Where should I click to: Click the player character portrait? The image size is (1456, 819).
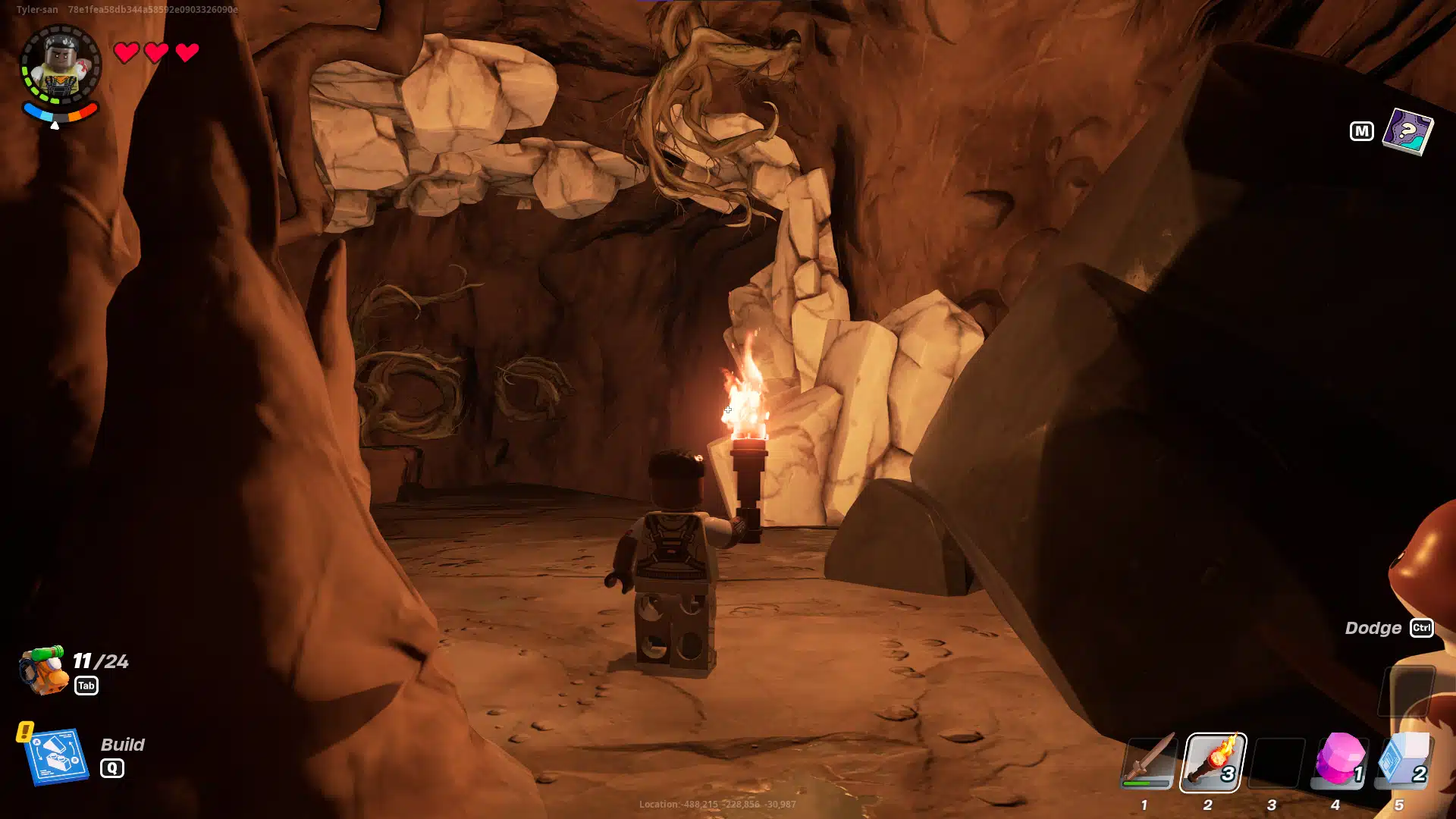tap(60, 67)
